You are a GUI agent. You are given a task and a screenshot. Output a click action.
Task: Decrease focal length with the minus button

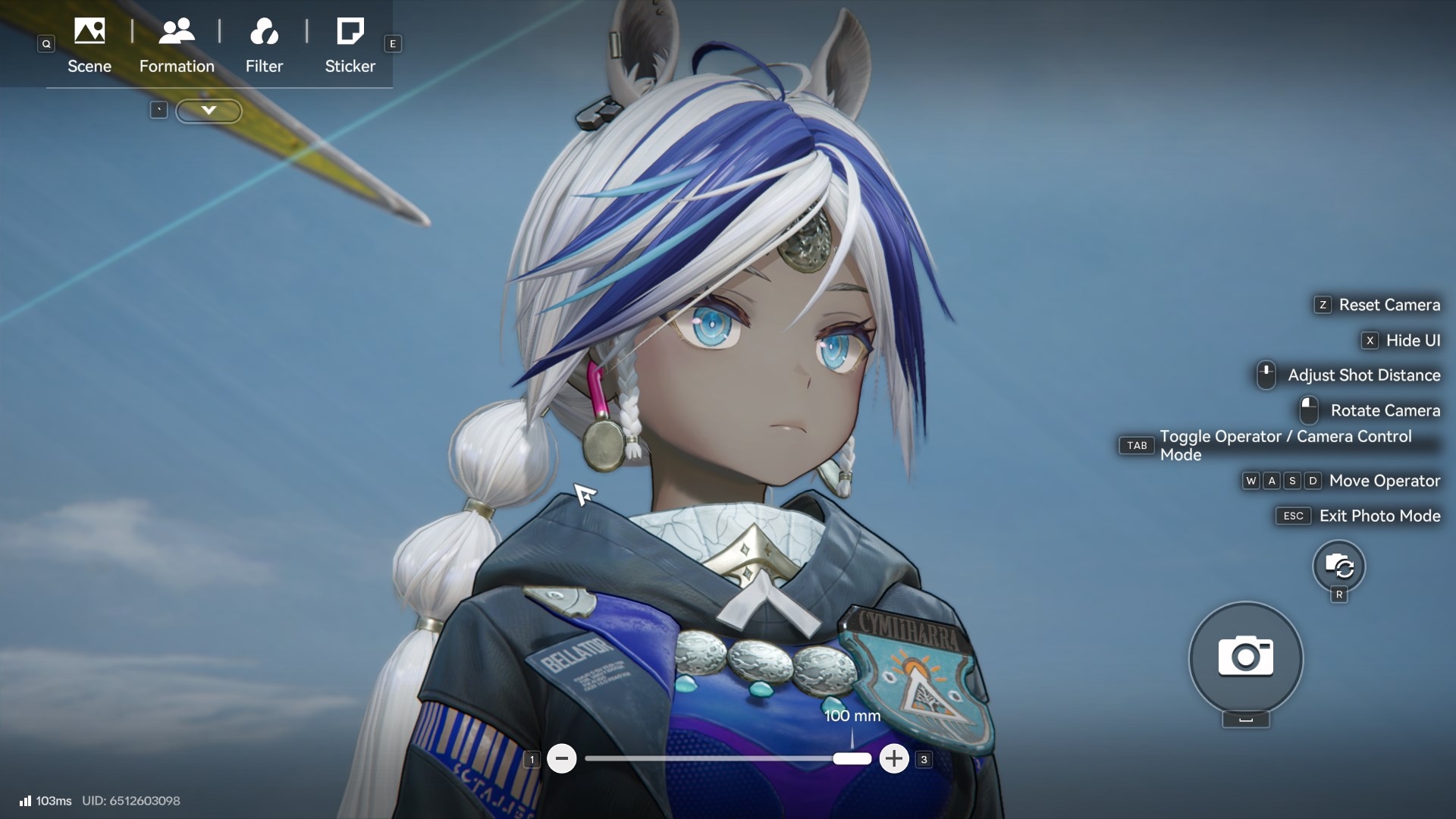(x=562, y=758)
